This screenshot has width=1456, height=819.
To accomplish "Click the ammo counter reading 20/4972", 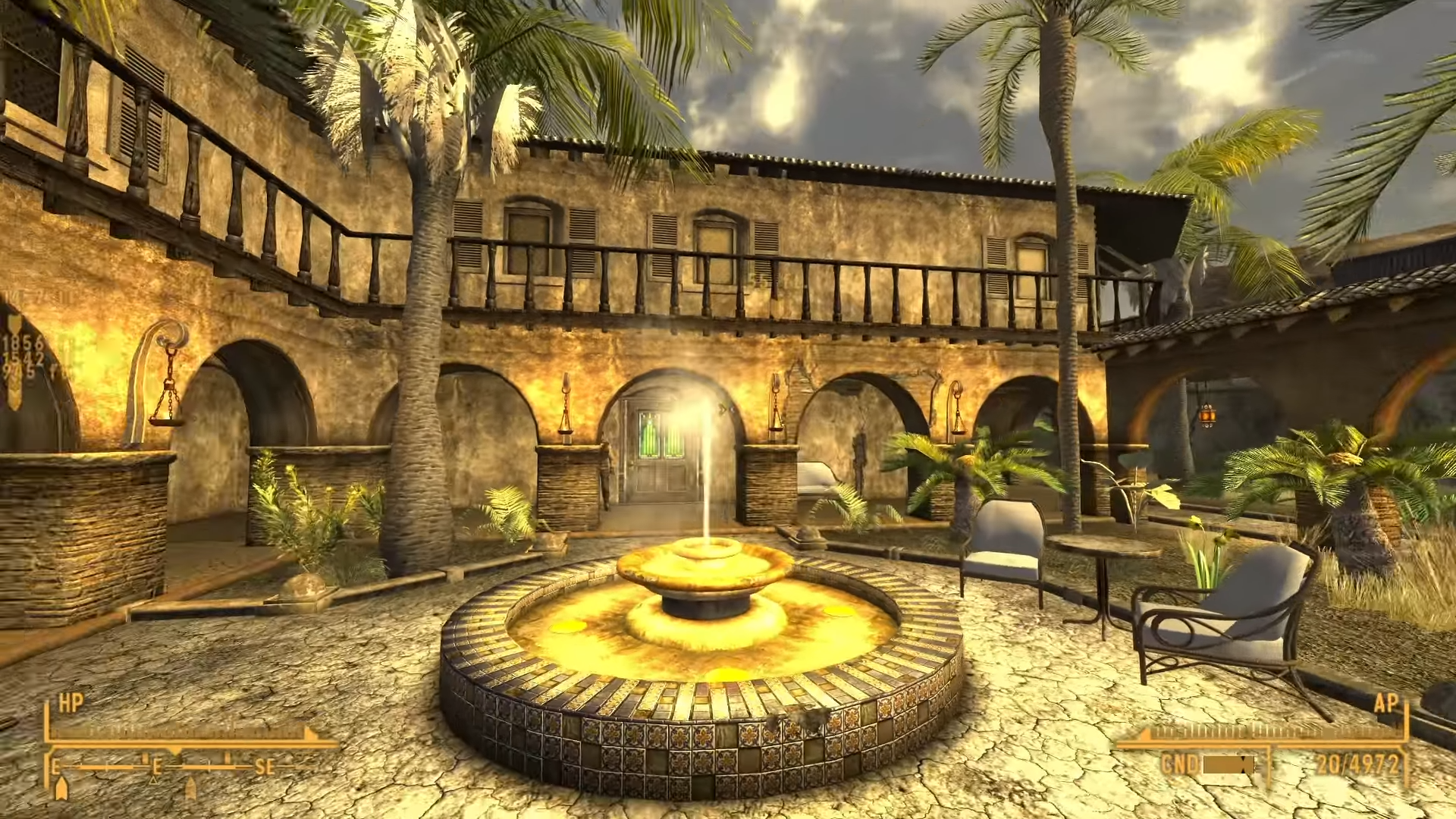I will pos(1357,764).
